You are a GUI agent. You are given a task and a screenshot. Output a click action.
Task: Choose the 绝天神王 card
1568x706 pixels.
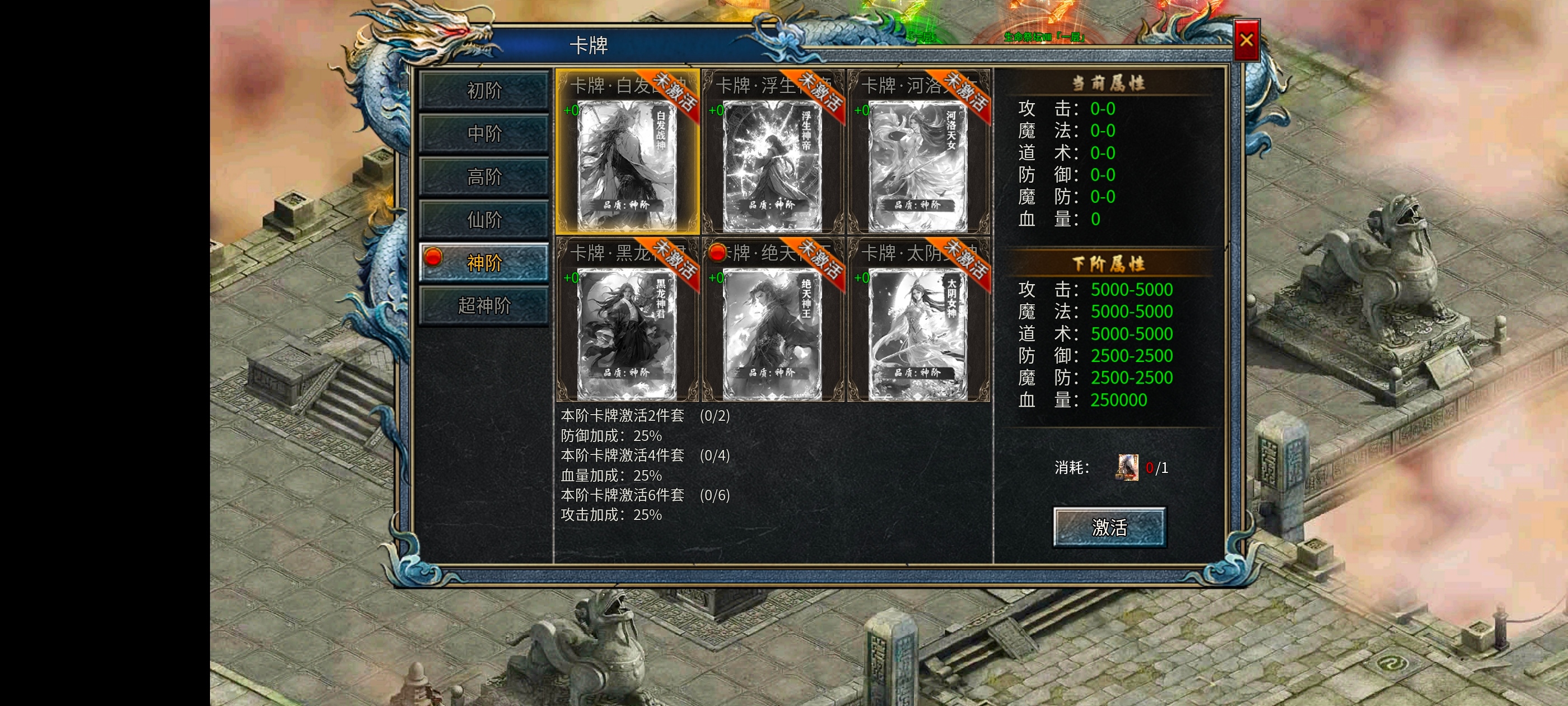pos(772,327)
